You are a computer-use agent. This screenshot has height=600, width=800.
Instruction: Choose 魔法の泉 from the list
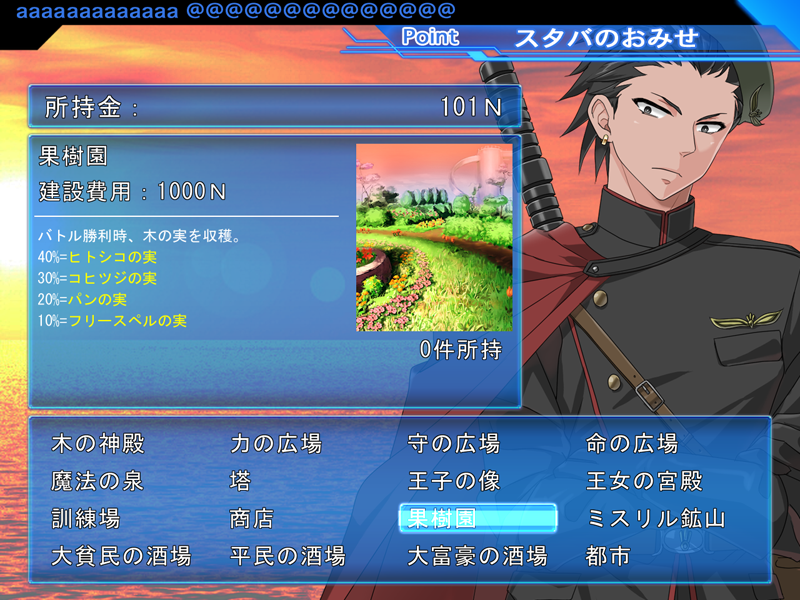(97, 481)
